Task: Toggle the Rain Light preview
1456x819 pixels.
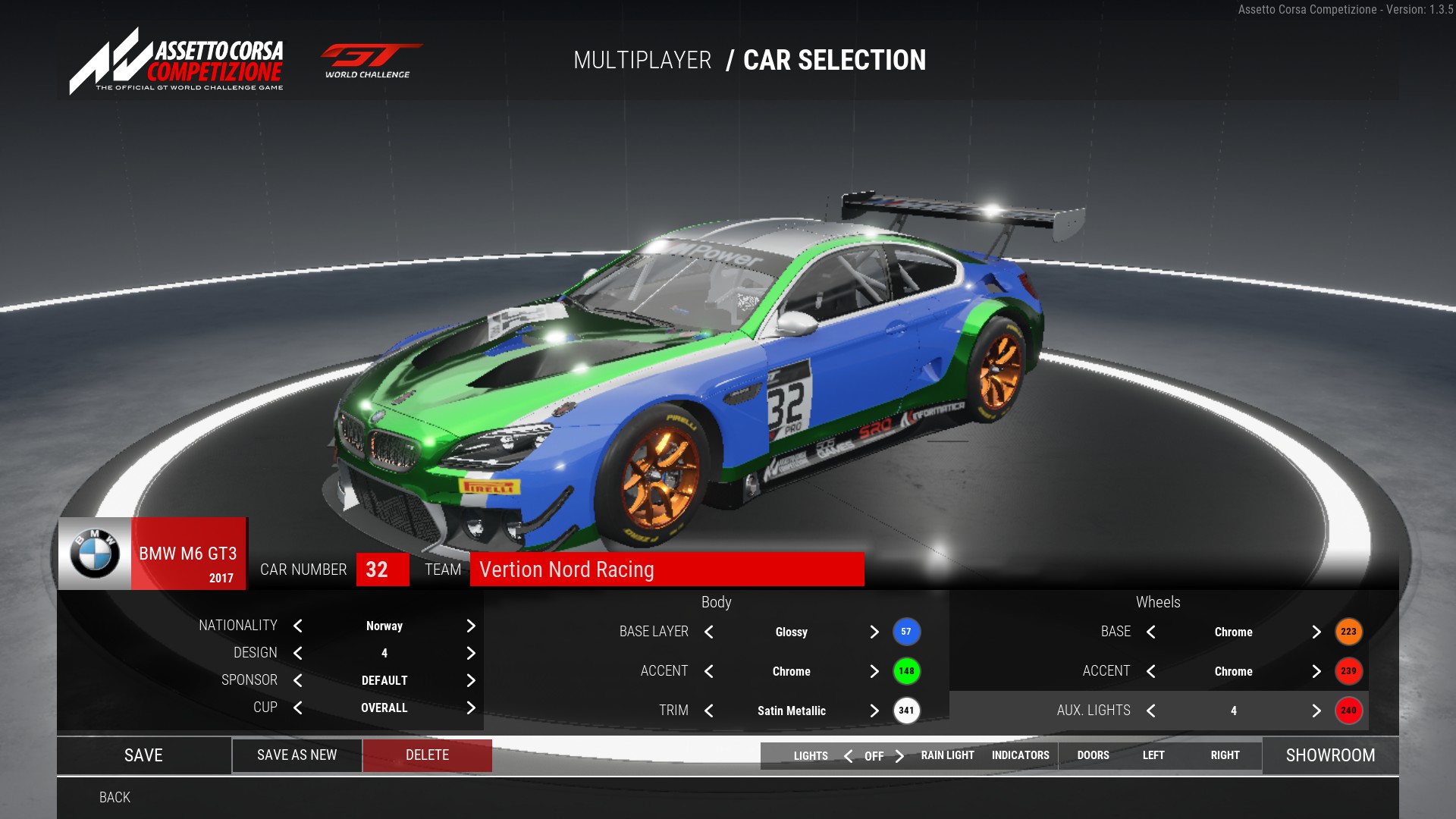Action: click(x=947, y=755)
